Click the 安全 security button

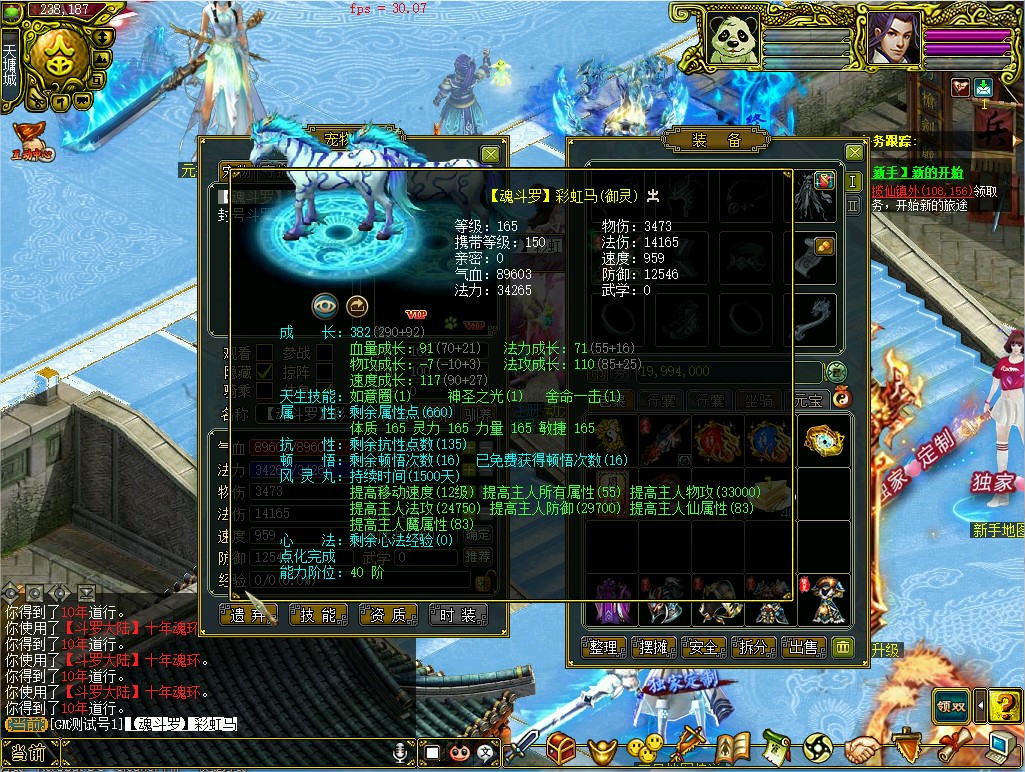tap(704, 648)
